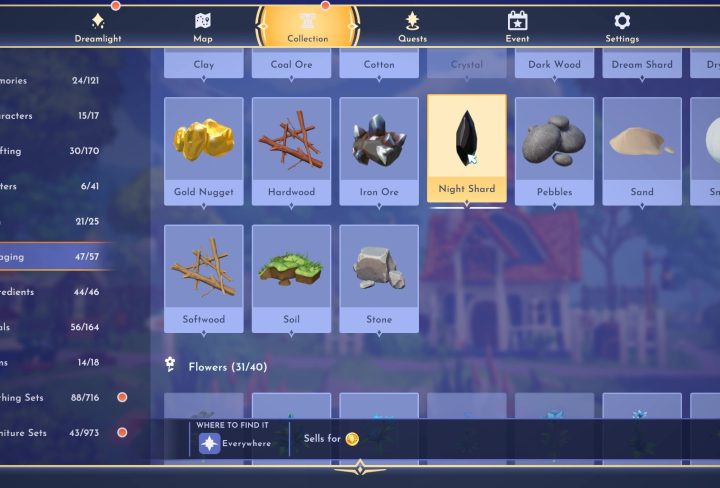Select the Collection tab
Image resolution: width=720 pixels, height=488 pixels.
[x=307, y=27]
